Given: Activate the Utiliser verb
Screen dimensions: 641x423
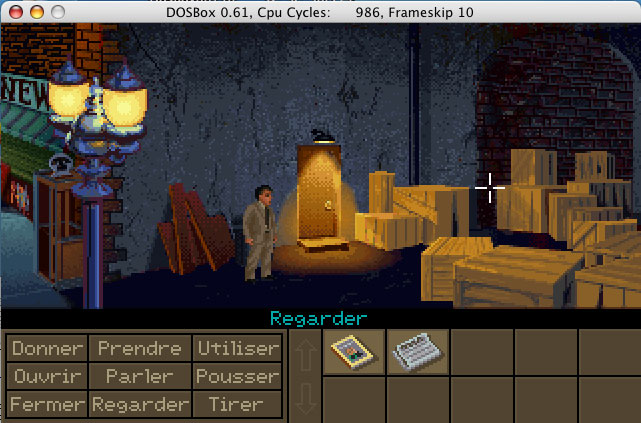Looking at the screenshot, I should coord(237,348).
